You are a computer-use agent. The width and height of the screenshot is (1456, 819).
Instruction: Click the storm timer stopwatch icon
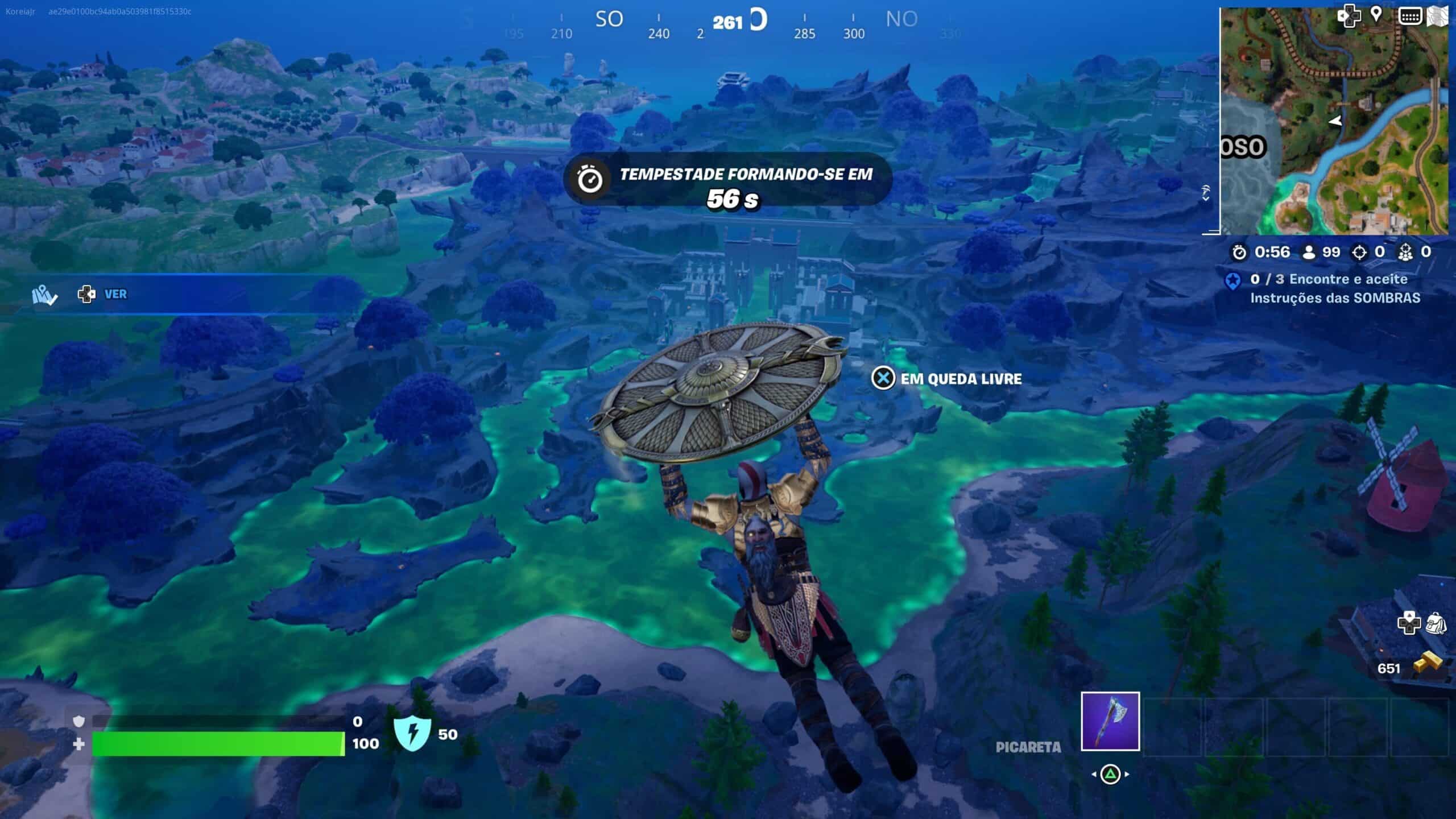(x=590, y=180)
